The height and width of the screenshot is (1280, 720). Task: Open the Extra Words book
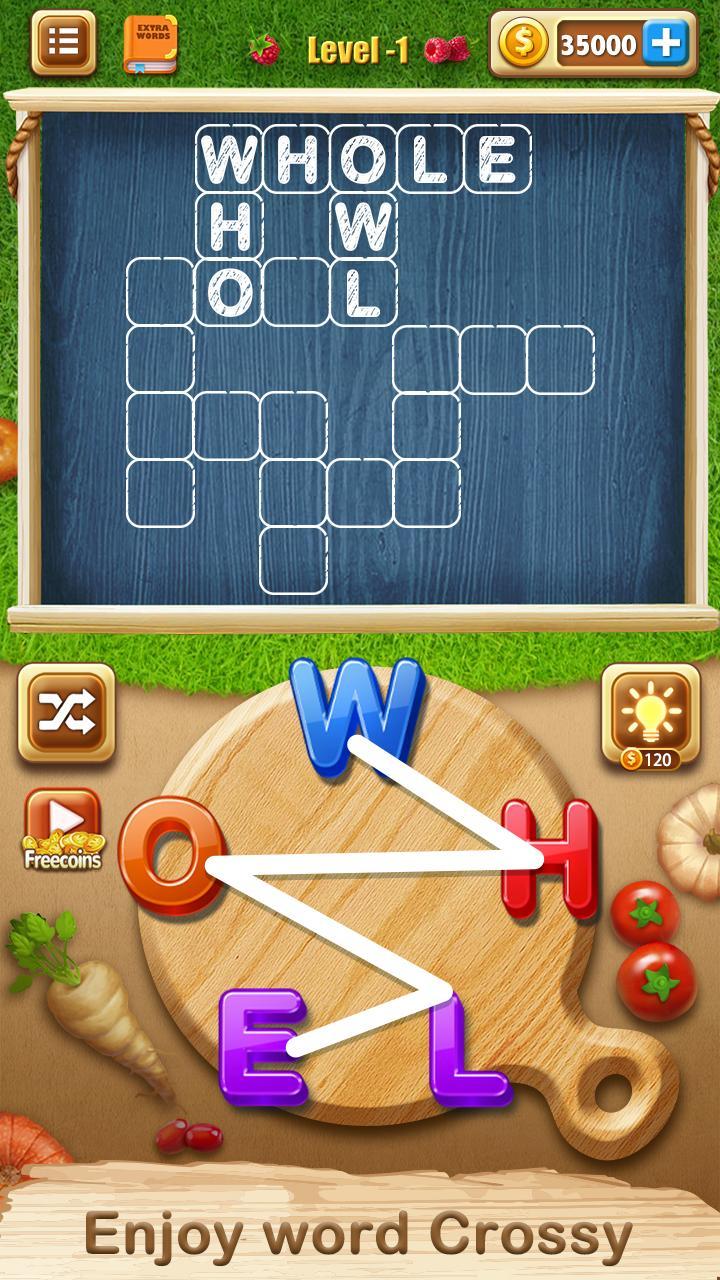[150, 44]
